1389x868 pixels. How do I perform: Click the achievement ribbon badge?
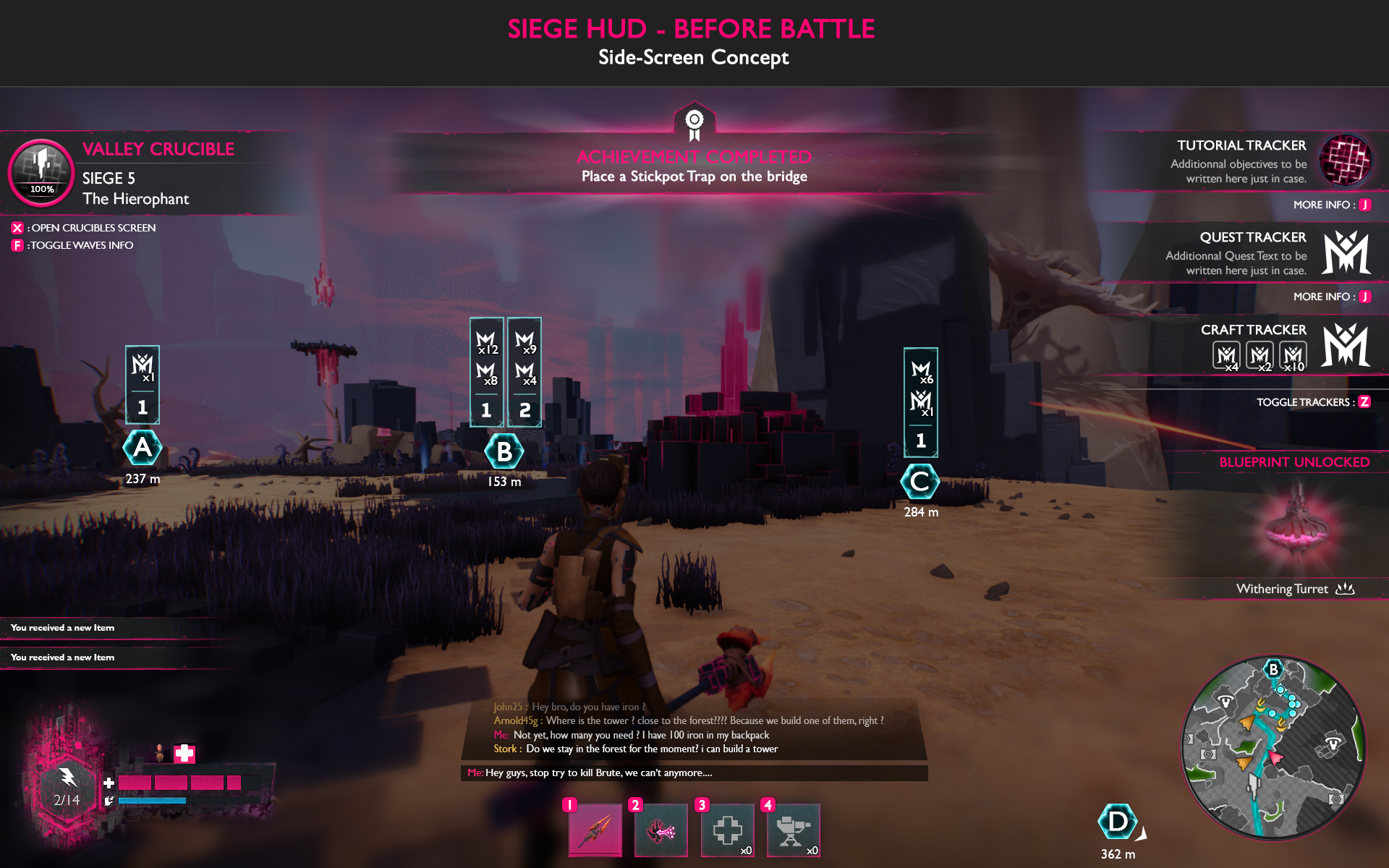point(694,122)
